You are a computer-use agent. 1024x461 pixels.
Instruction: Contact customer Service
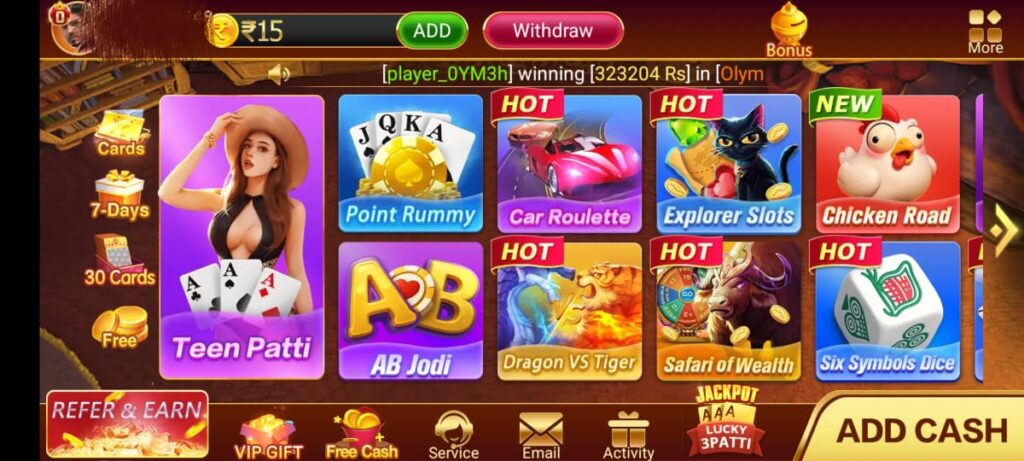[454, 435]
